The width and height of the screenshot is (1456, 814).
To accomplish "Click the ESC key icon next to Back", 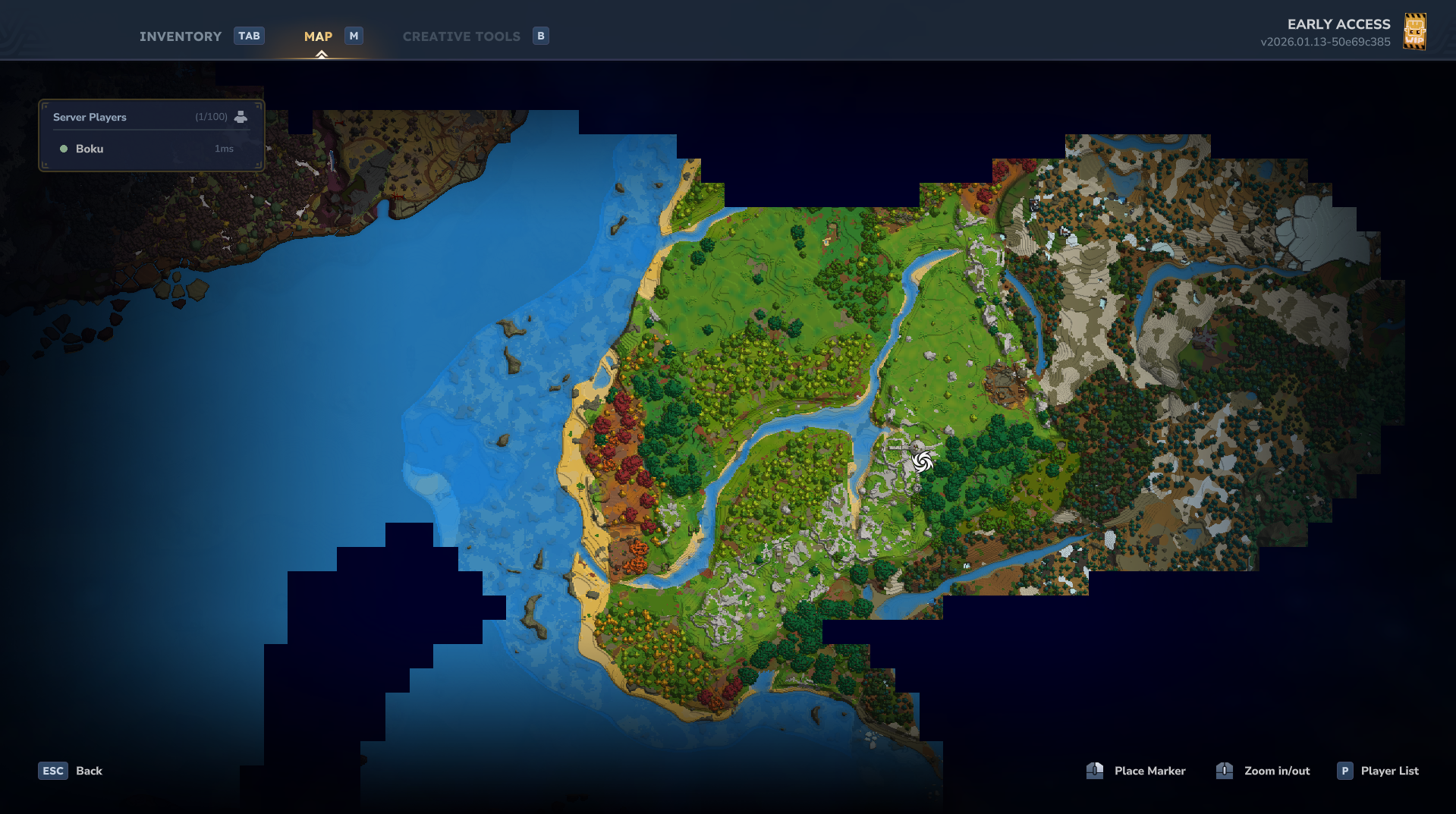I will (52, 770).
